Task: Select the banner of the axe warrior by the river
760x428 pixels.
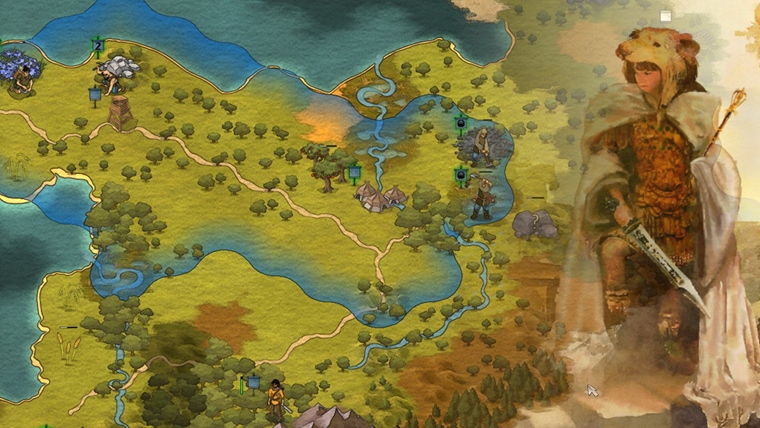Action: tap(461, 177)
